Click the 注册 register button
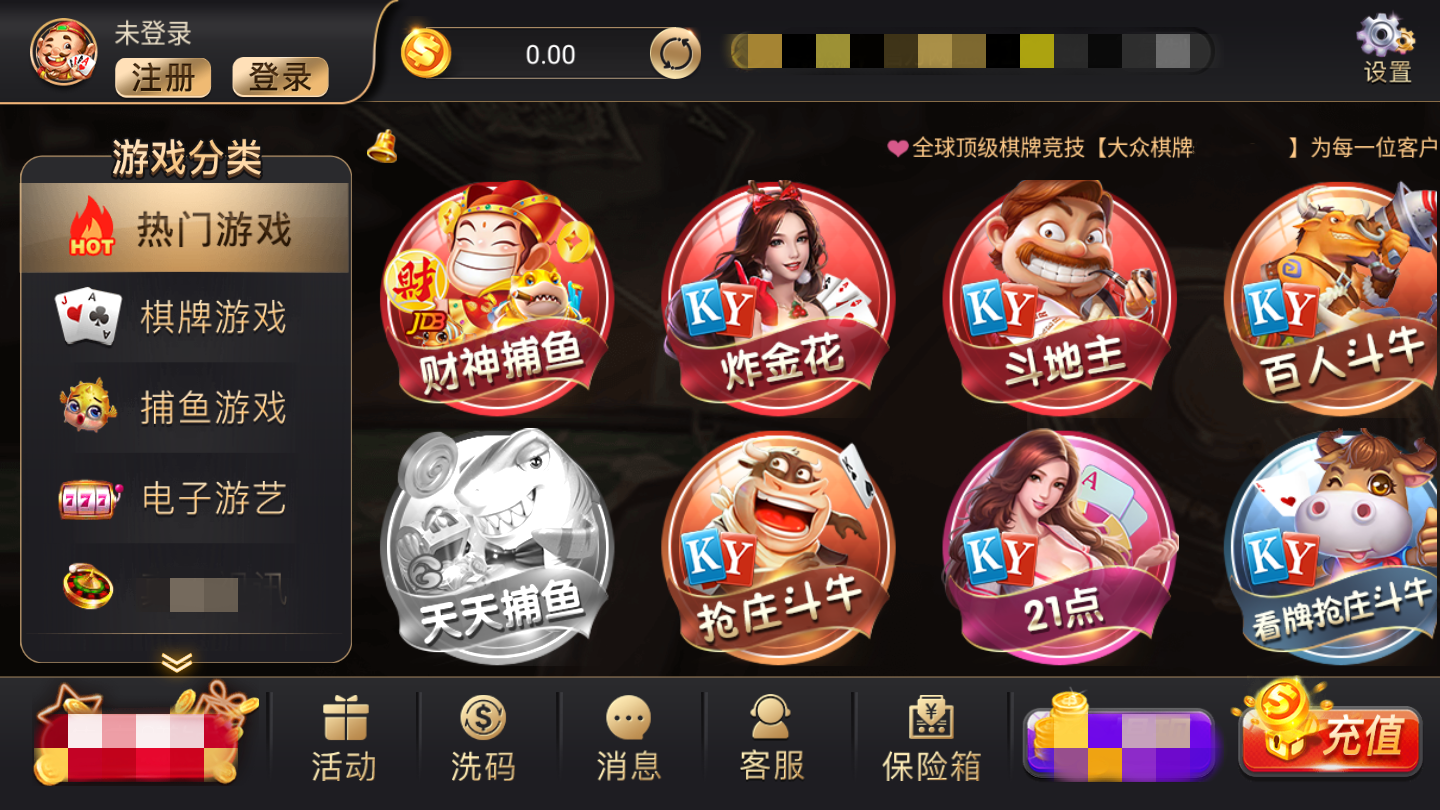 (x=162, y=79)
